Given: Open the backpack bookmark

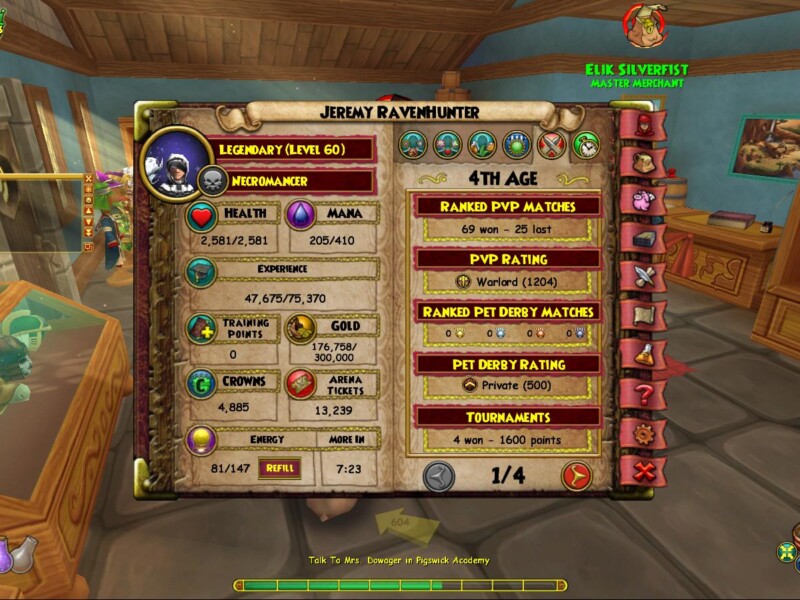Looking at the screenshot, I should click(641, 160).
